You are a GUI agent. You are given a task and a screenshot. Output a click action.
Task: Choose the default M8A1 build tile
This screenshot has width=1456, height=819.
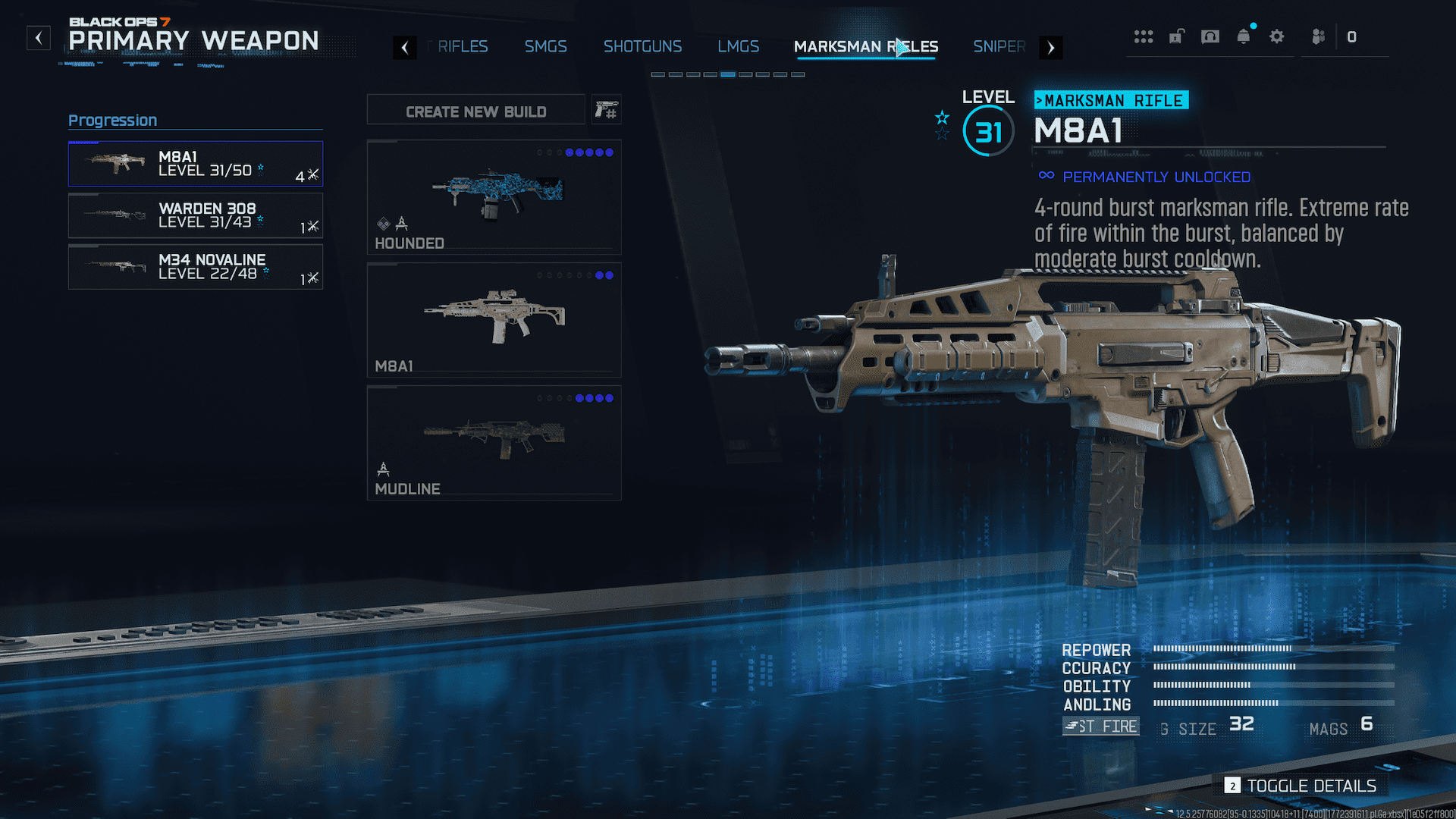point(494,320)
